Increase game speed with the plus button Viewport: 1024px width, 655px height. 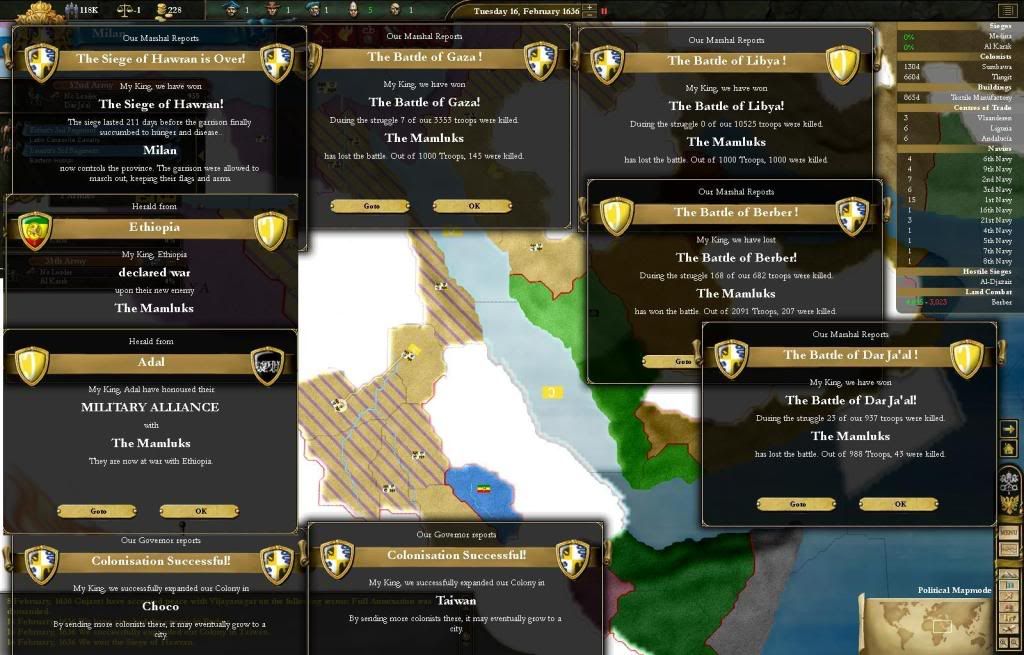pyautogui.click(x=588, y=8)
